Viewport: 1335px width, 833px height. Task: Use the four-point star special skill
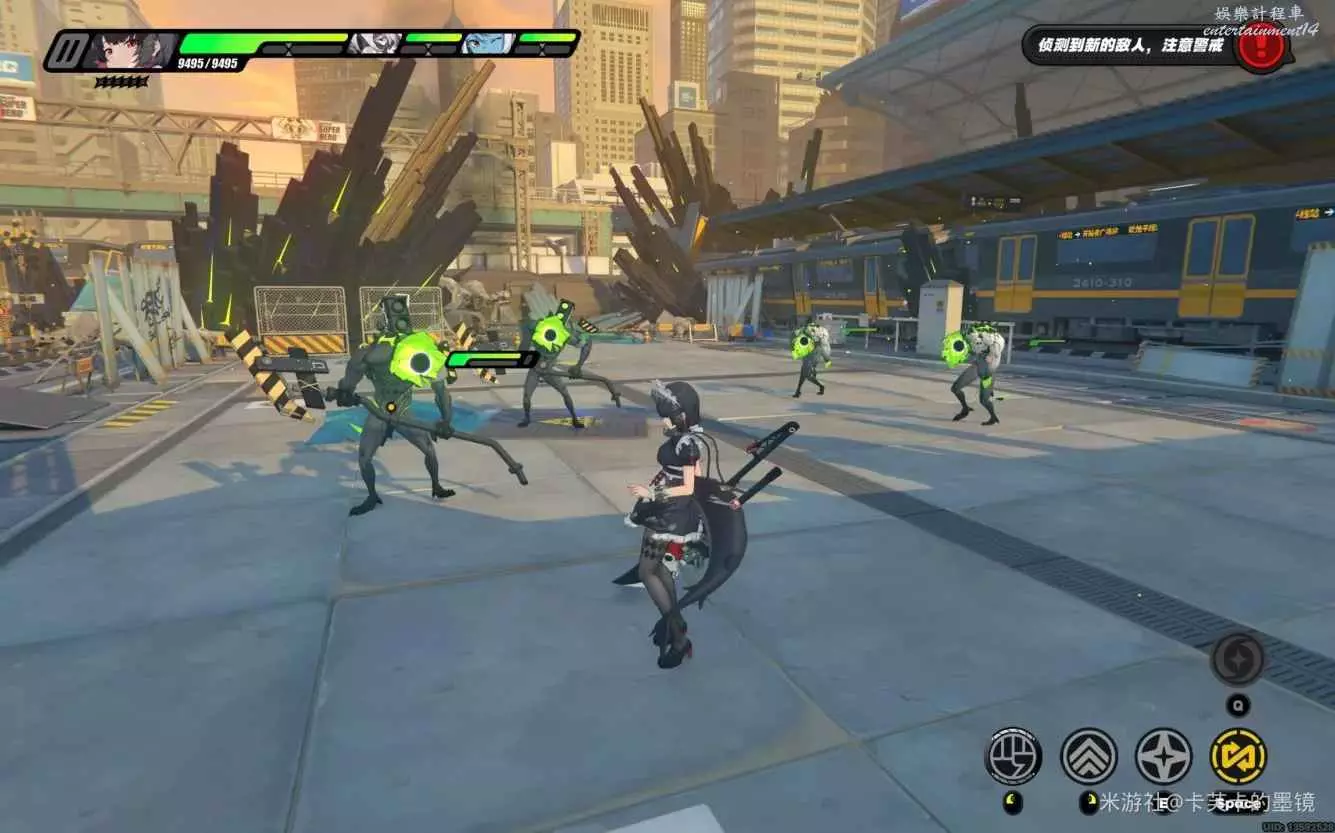tap(1163, 756)
